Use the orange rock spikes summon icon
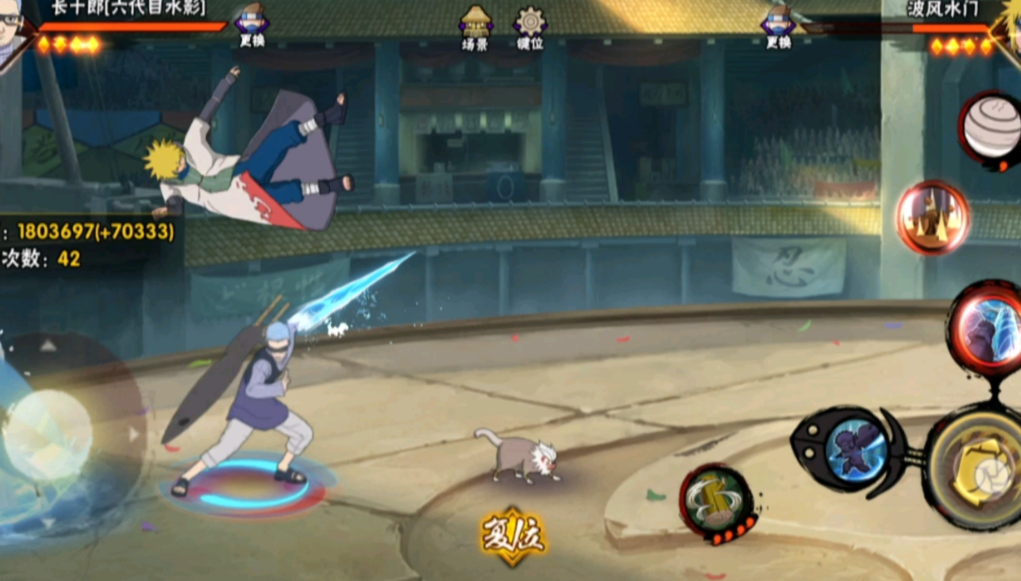The image size is (1021, 581). point(932,216)
